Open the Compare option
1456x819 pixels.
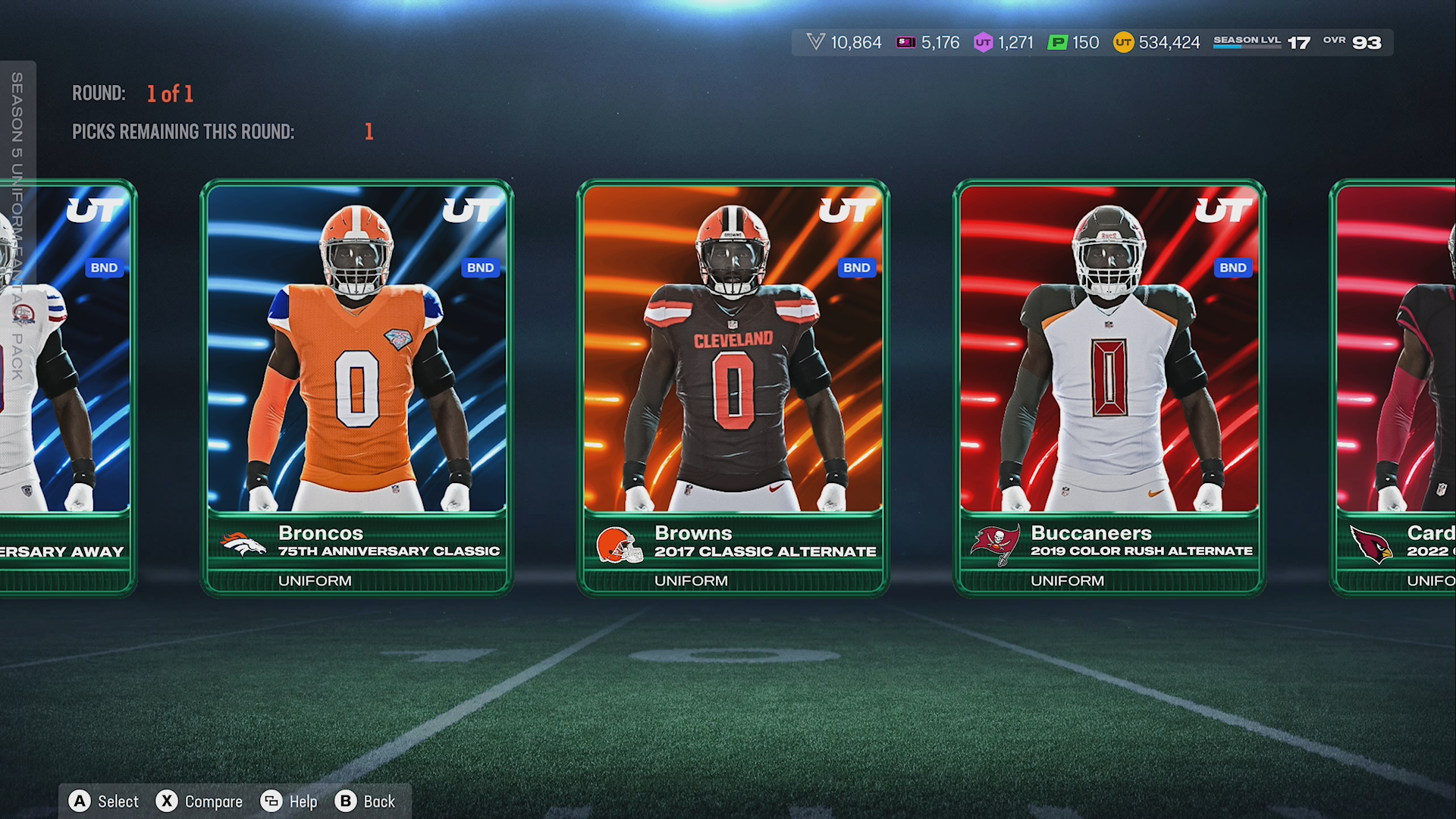pos(199,802)
